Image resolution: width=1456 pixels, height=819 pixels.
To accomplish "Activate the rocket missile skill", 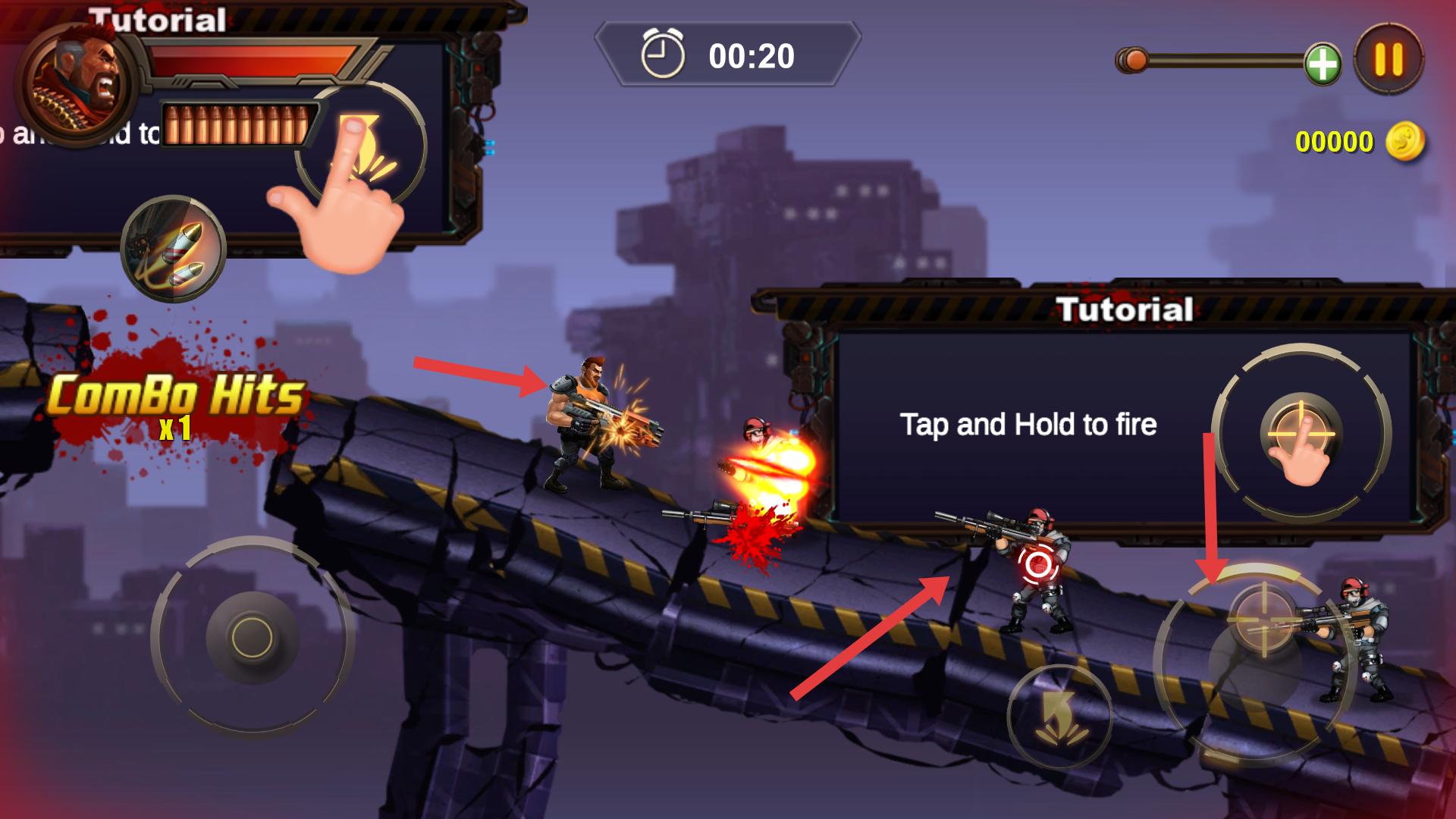I will (174, 249).
